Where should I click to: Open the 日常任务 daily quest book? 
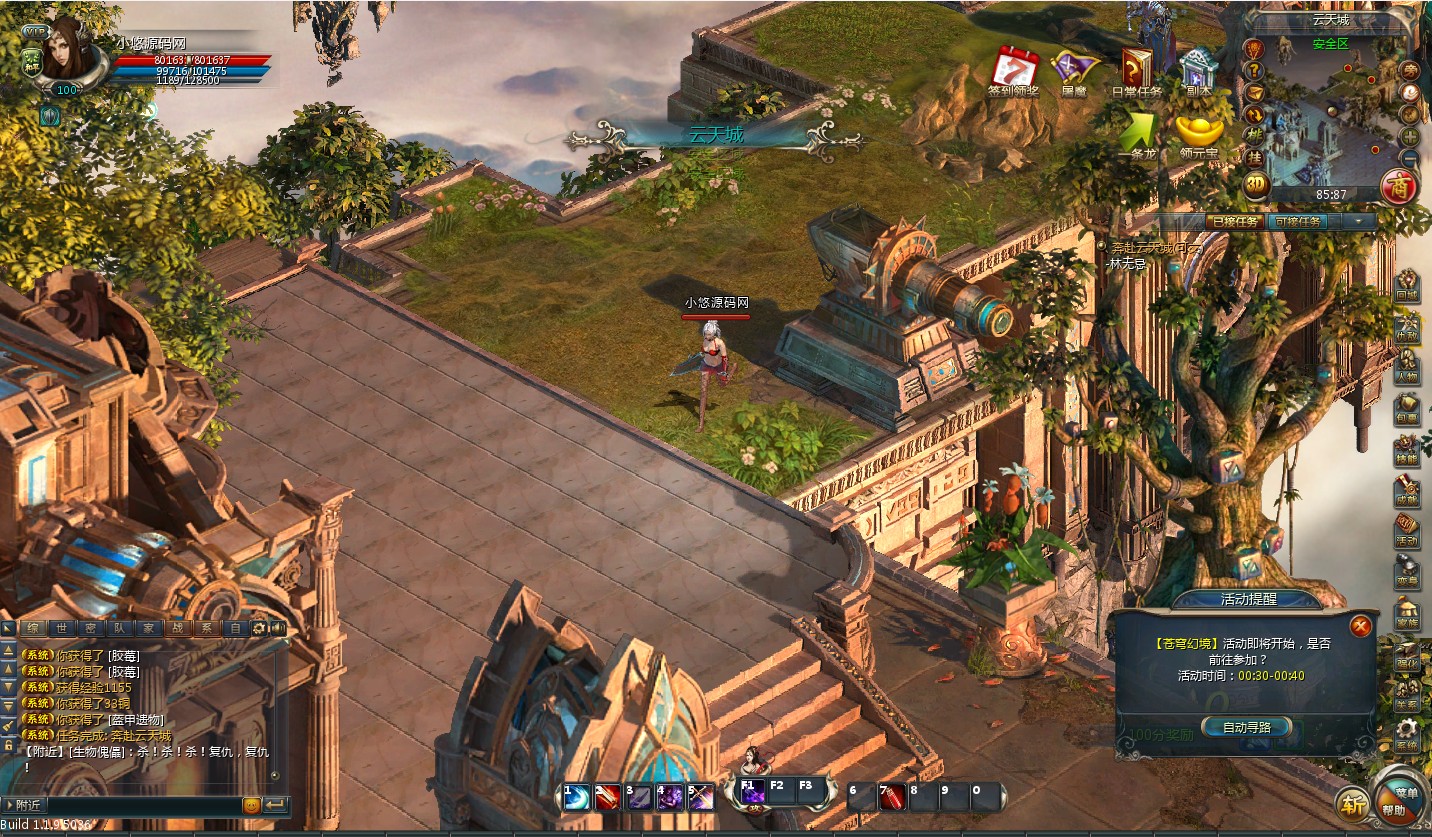pos(1135,68)
